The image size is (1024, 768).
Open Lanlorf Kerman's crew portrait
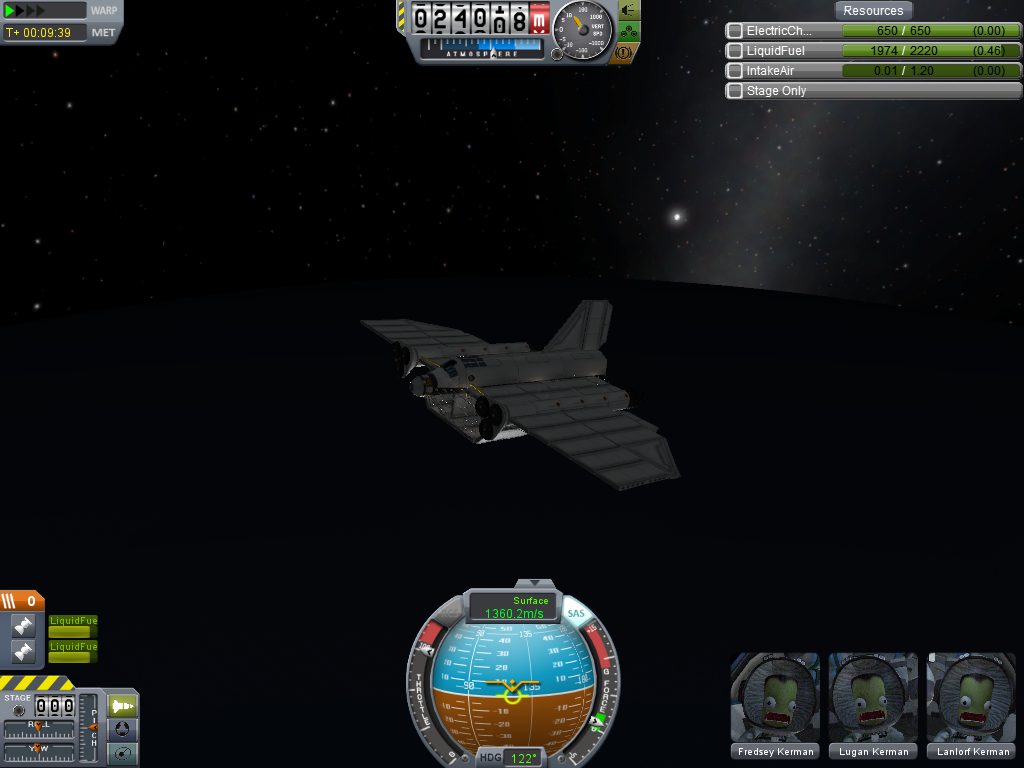(971, 698)
